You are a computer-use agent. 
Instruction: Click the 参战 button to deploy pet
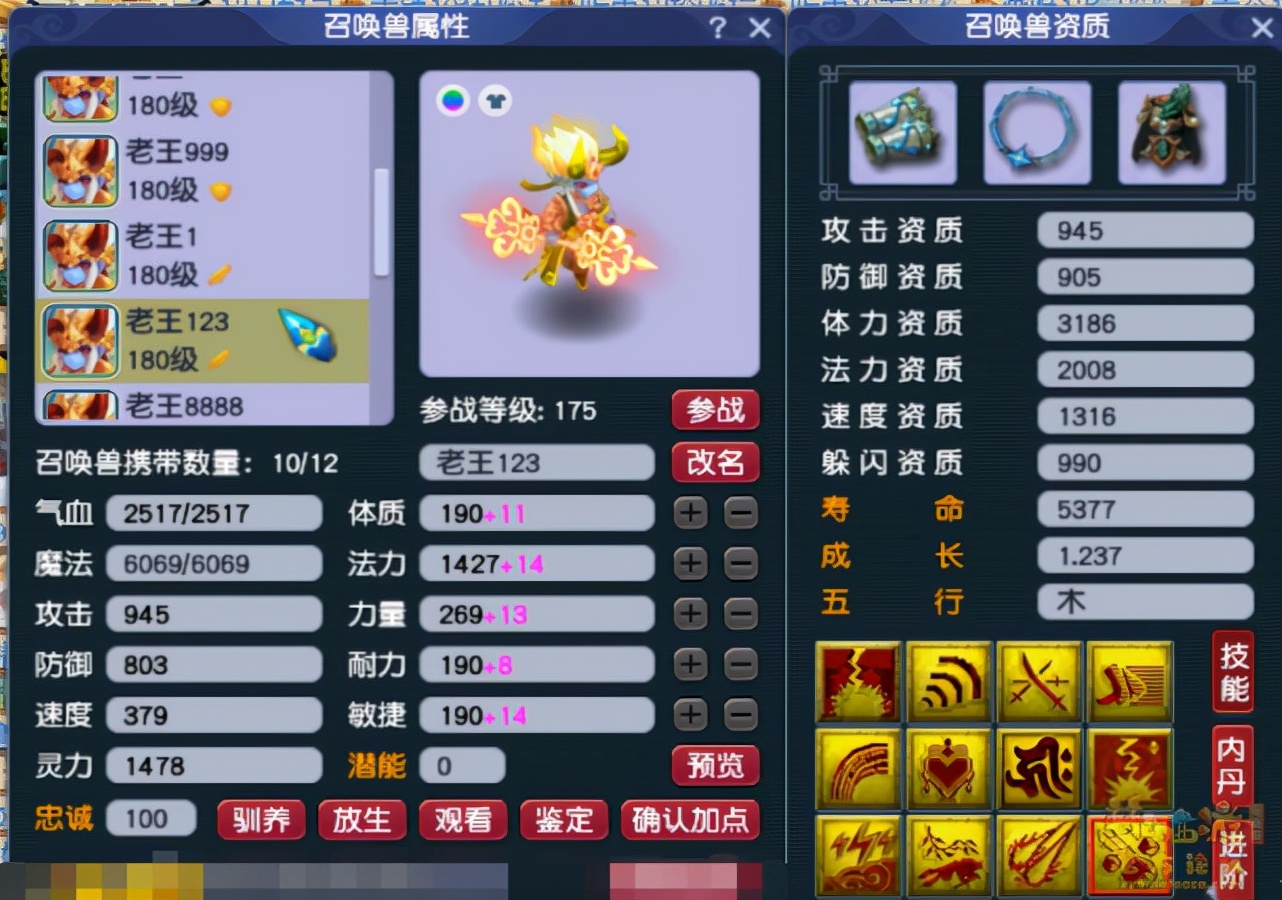tap(715, 410)
